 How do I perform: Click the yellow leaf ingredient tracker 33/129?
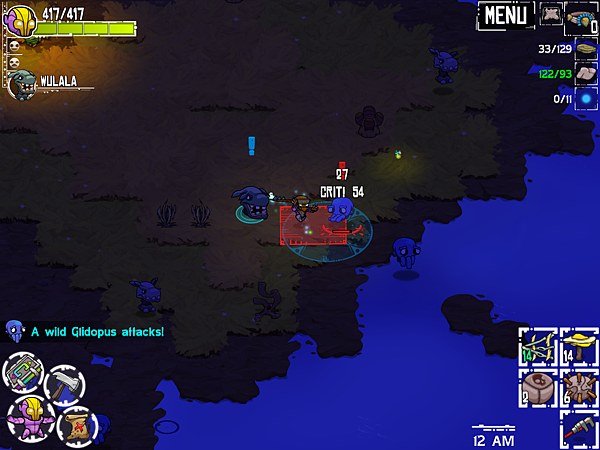tap(584, 48)
